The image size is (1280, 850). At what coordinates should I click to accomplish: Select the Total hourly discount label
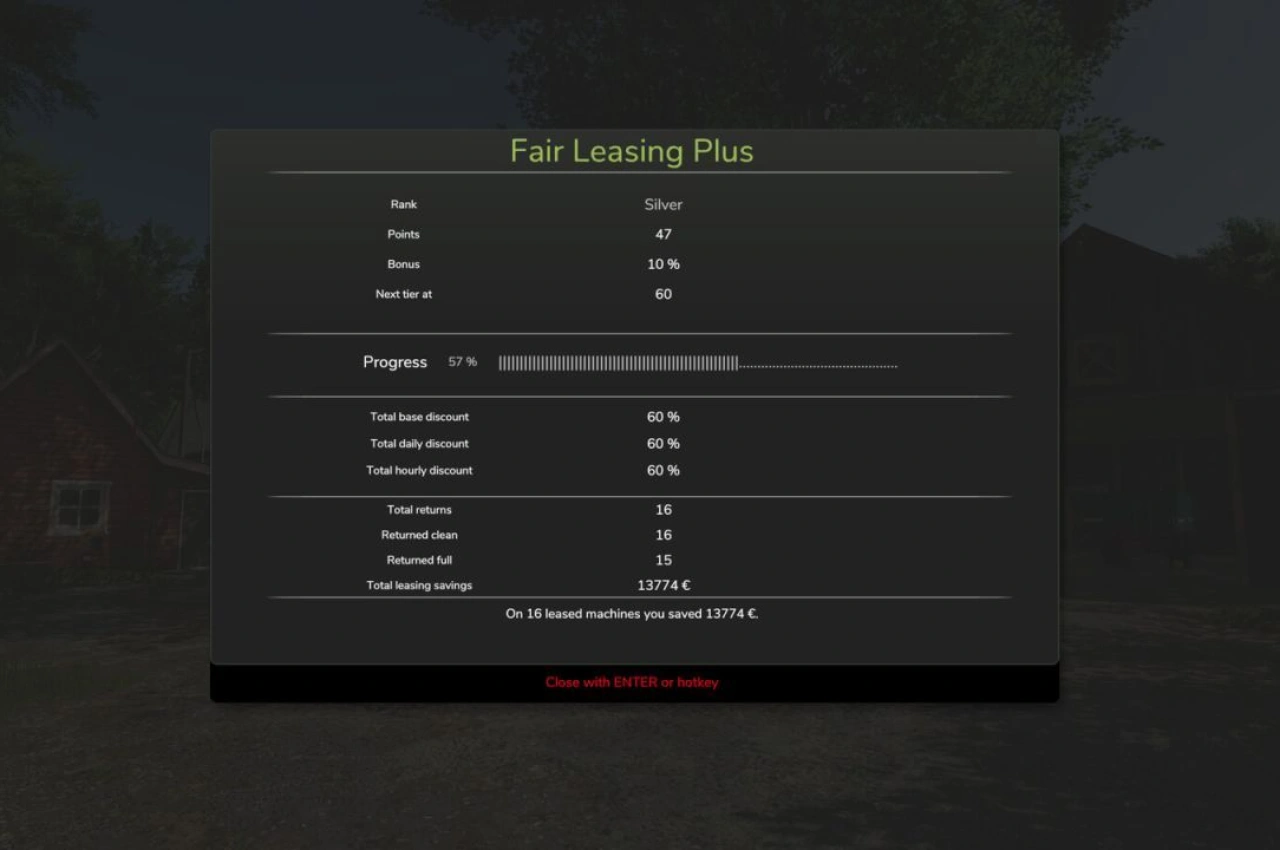418,470
